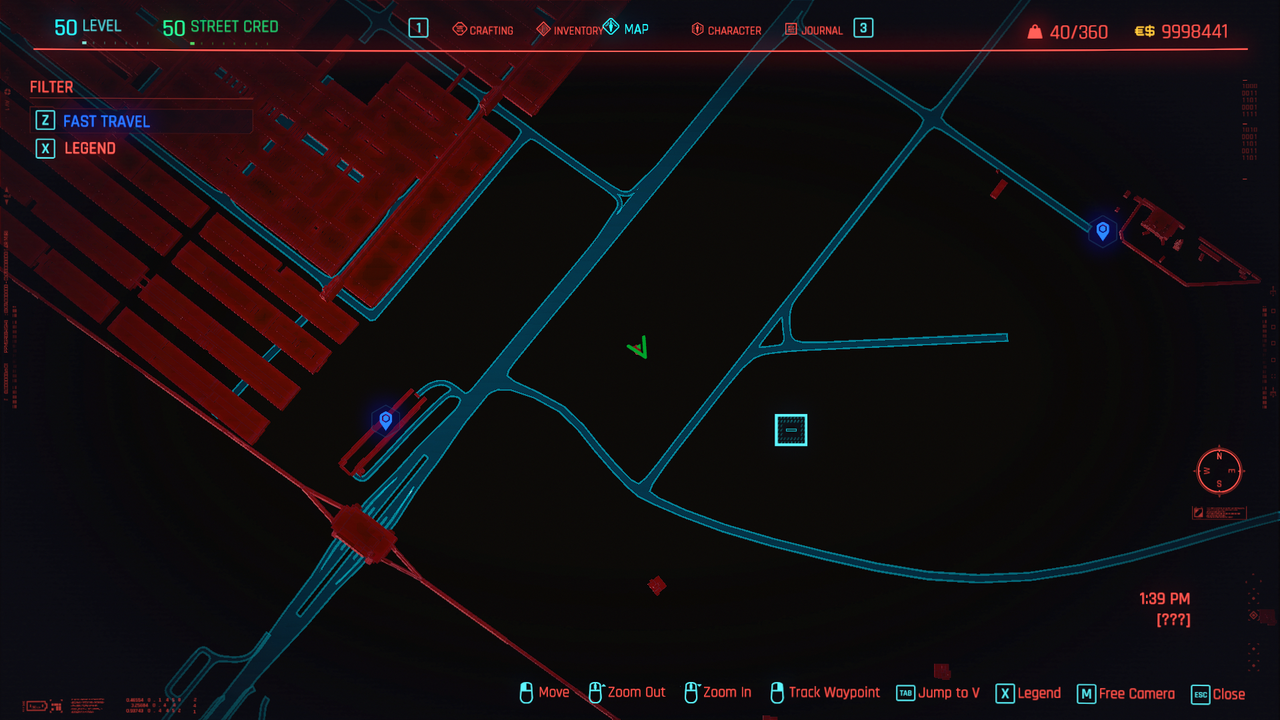
Task: Close the map screen
Action: (x=1218, y=694)
